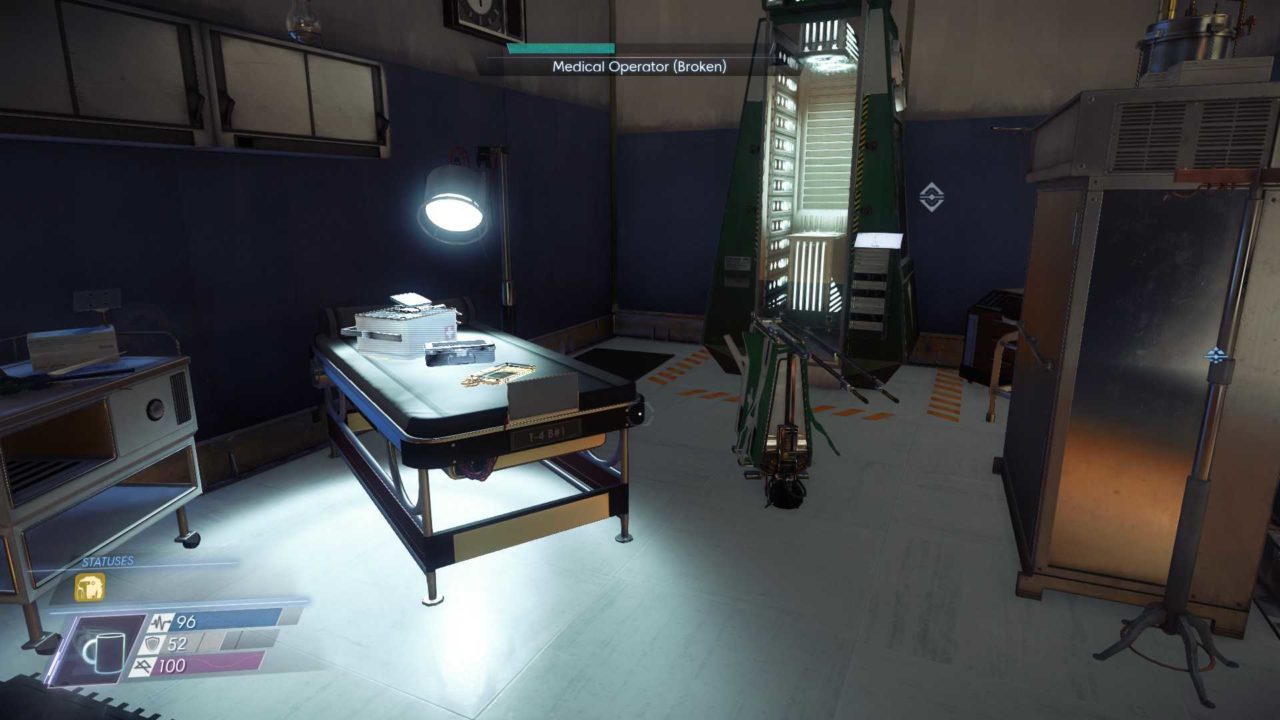Screen dimensions: 1280x720
Task: Open the STATUSES panel header
Action: point(107,560)
